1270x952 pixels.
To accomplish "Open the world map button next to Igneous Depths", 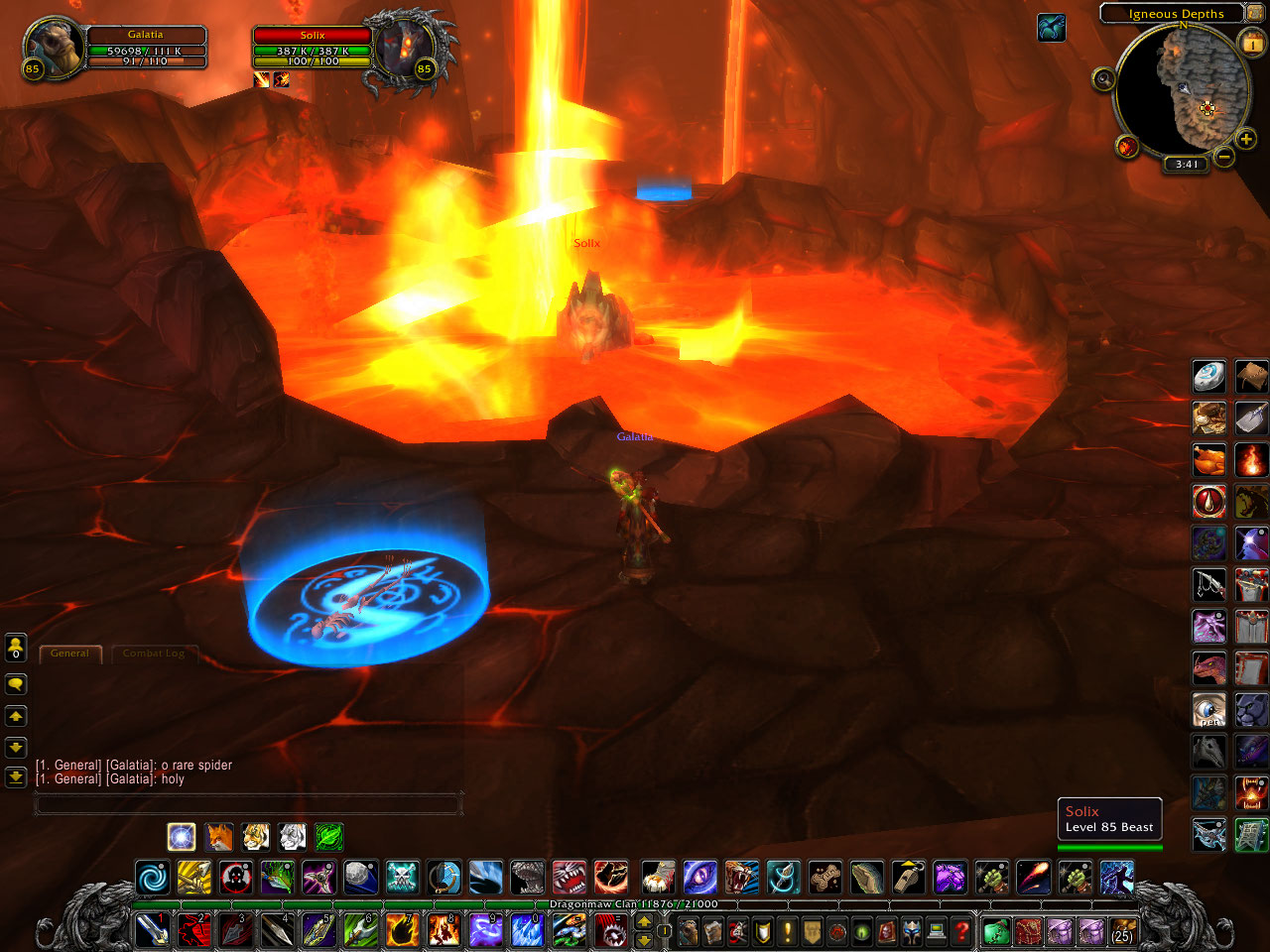I will click(1255, 13).
